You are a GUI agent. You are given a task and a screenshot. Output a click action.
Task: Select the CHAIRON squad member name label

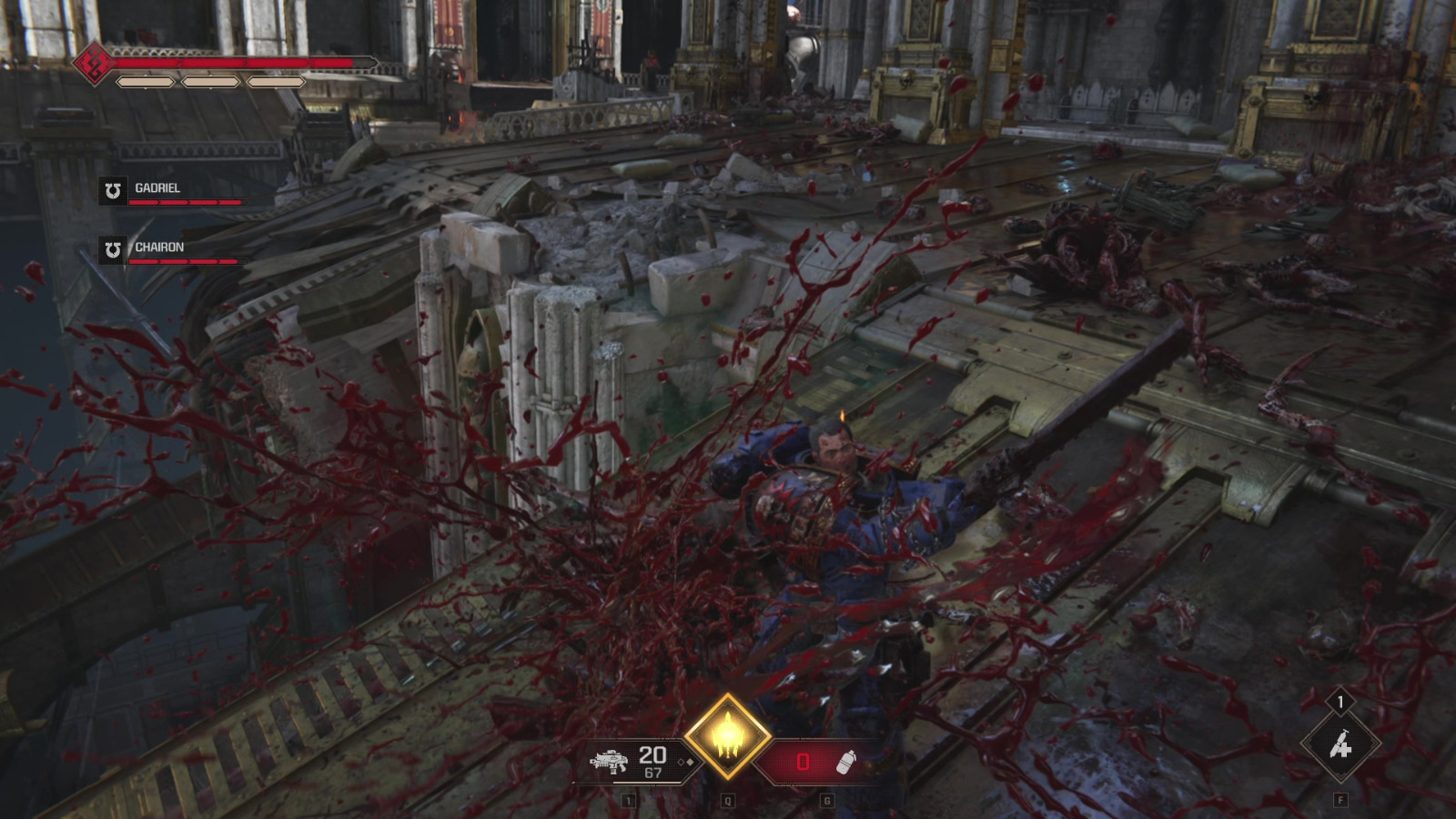(x=161, y=247)
